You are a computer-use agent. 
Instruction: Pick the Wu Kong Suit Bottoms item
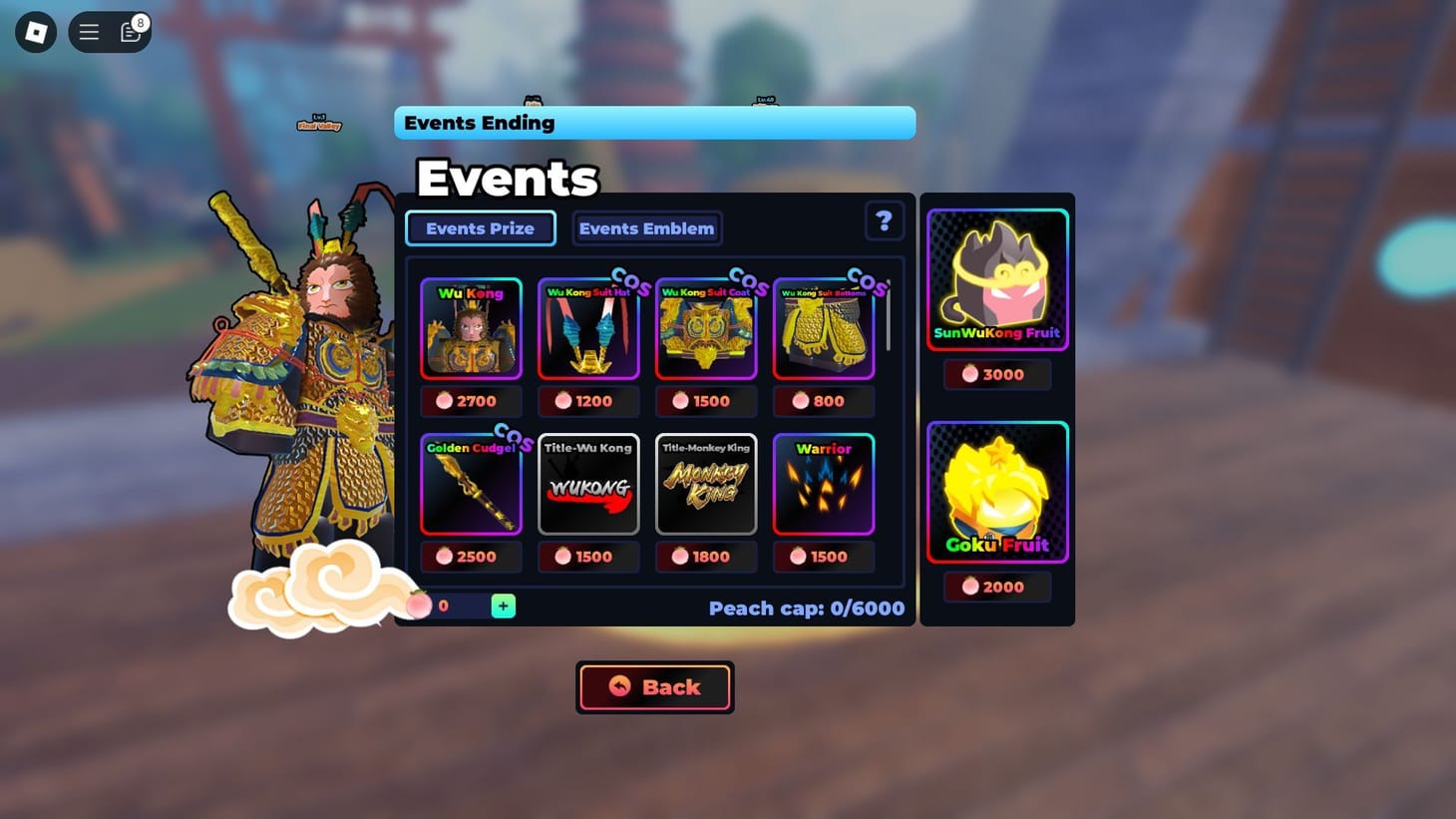(824, 329)
